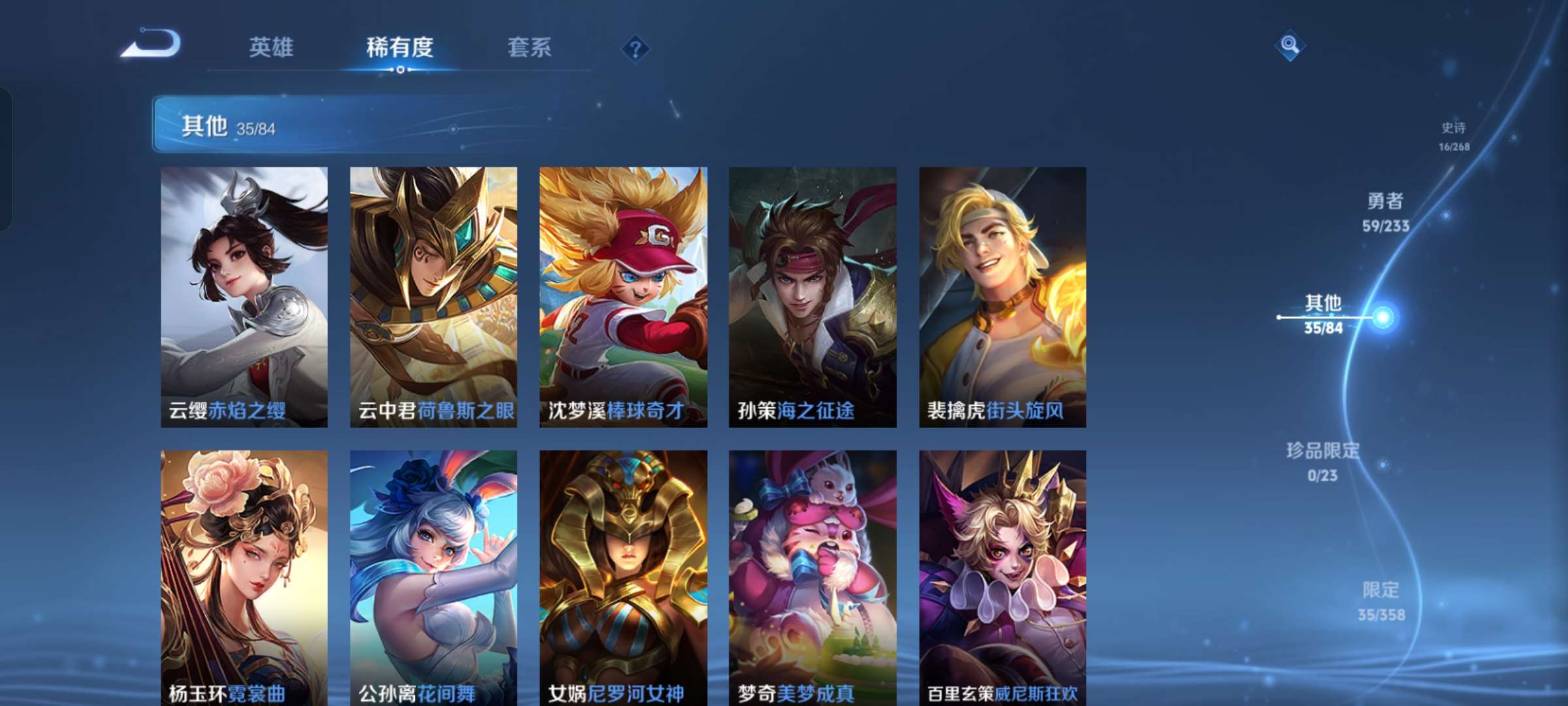The image size is (1568, 706).
Task: Select the 云缨 赤焰之缨 skin
Action: [244, 294]
